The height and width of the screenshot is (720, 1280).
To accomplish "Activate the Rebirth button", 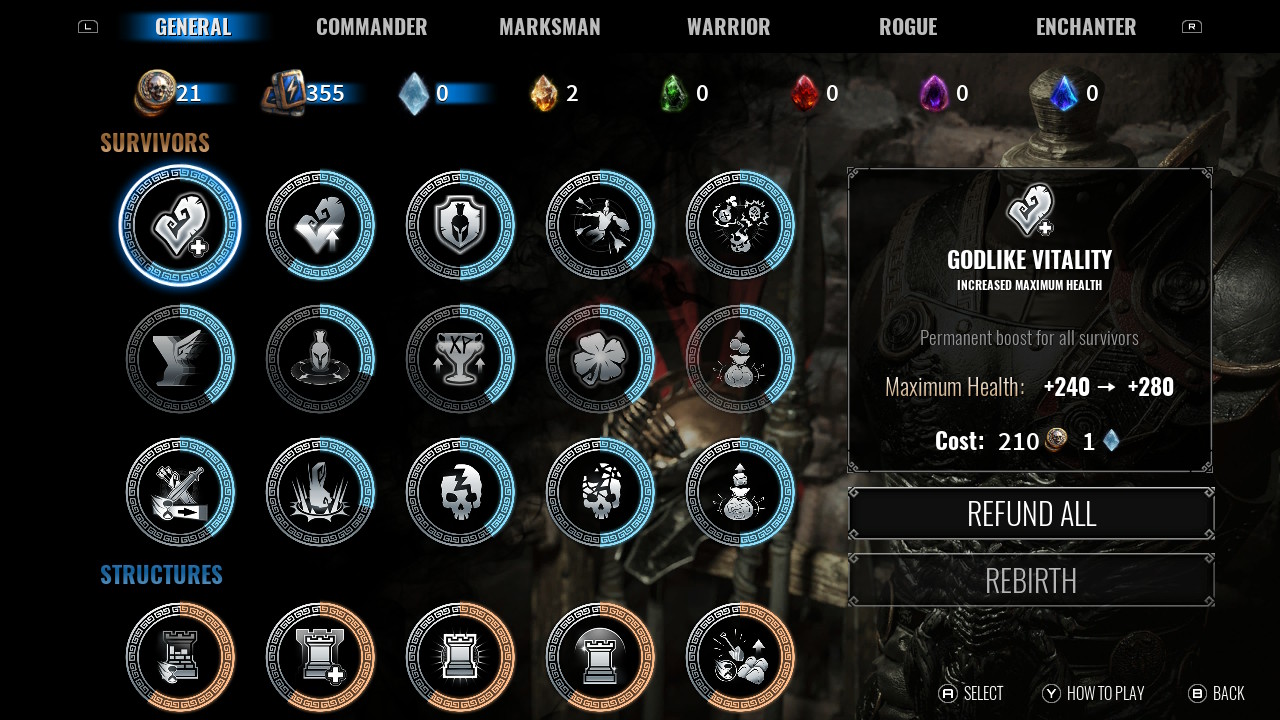I will point(1031,580).
